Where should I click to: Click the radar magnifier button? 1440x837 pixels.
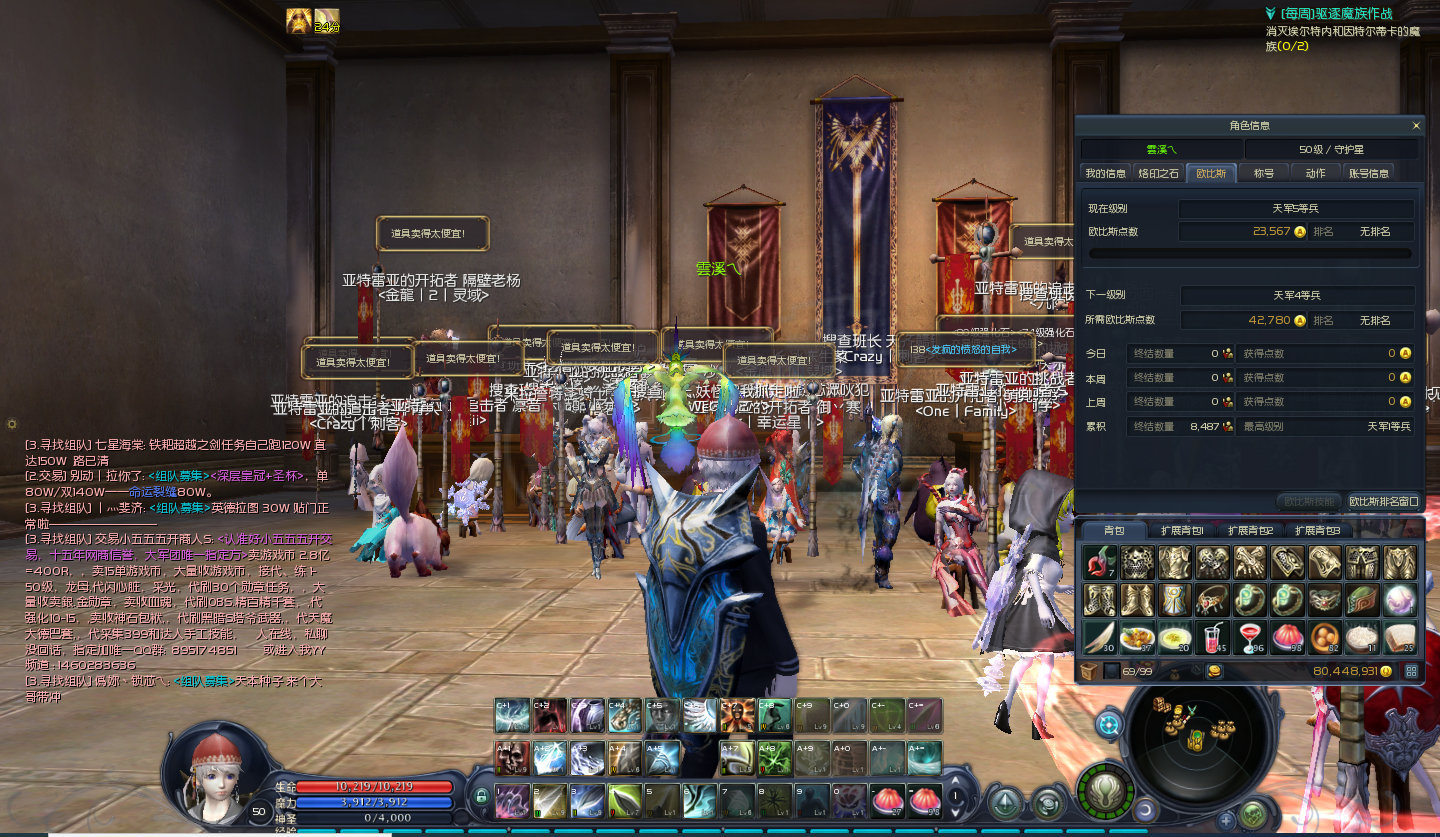[x=1108, y=722]
